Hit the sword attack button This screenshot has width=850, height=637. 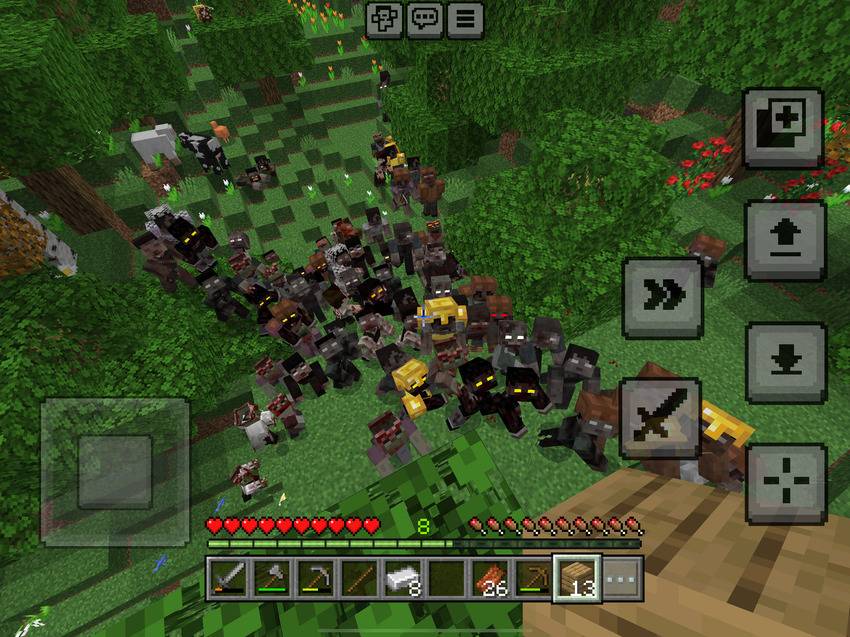point(660,418)
